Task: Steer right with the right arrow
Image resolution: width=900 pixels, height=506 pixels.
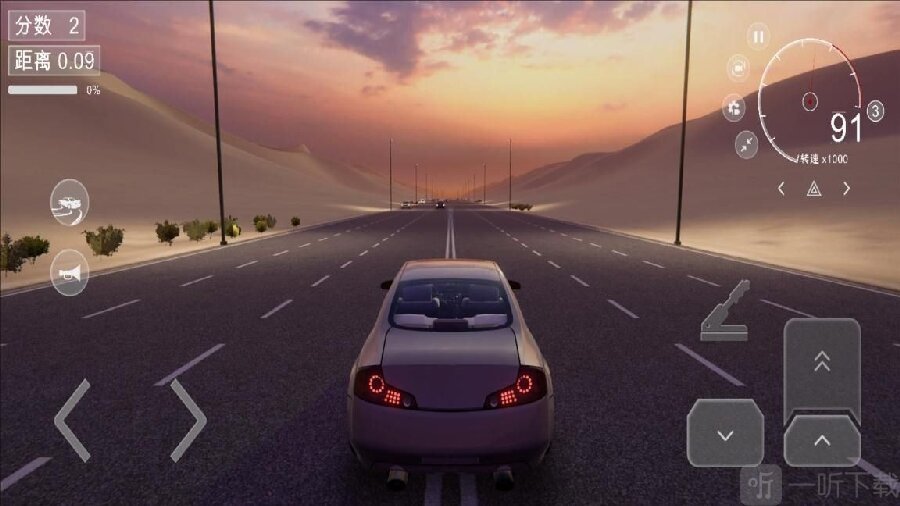Action: coord(188,420)
